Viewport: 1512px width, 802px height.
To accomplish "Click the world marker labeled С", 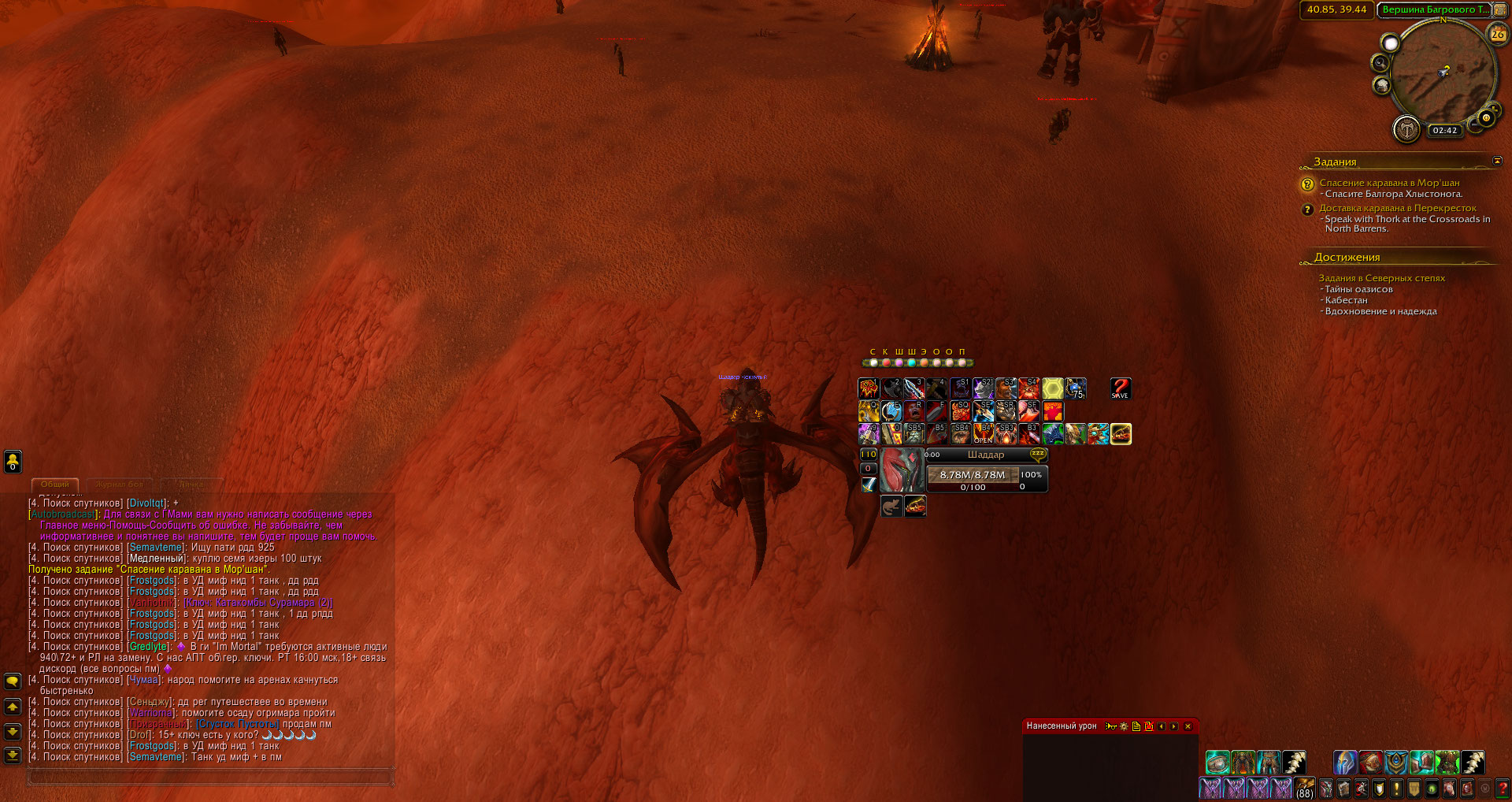I will tap(873, 362).
